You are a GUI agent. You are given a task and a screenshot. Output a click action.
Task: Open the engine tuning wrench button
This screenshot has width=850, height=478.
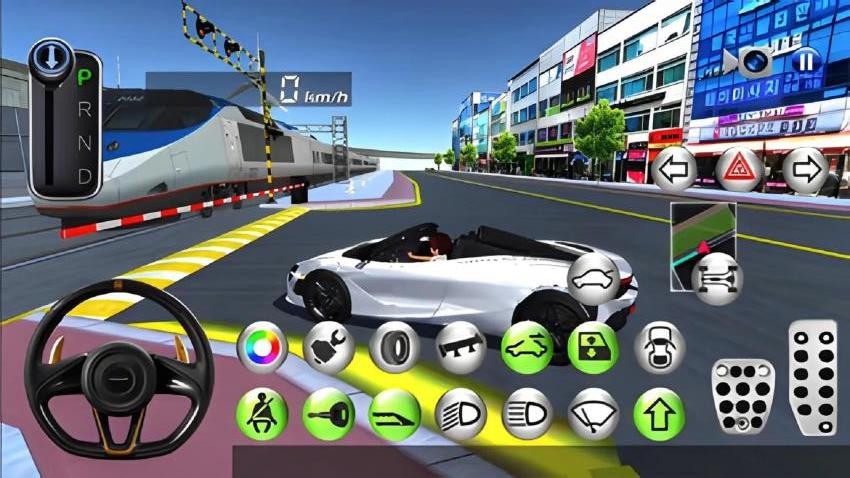[x=329, y=347]
